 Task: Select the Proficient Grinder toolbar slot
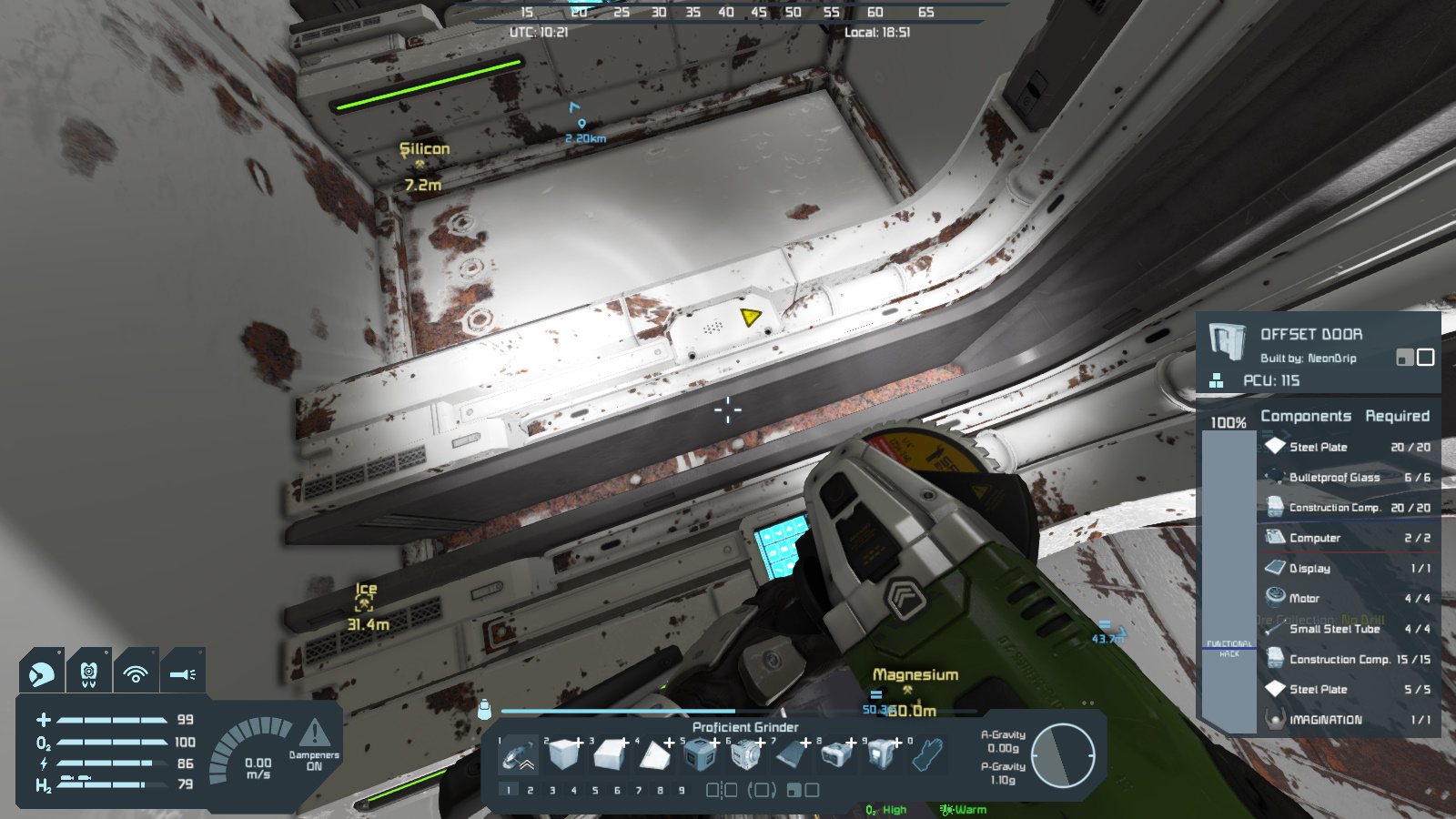[519, 755]
